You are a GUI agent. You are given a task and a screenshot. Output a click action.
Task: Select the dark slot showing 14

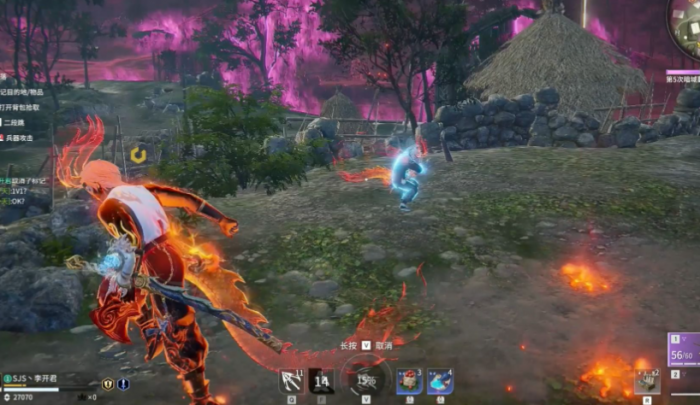click(321, 381)
